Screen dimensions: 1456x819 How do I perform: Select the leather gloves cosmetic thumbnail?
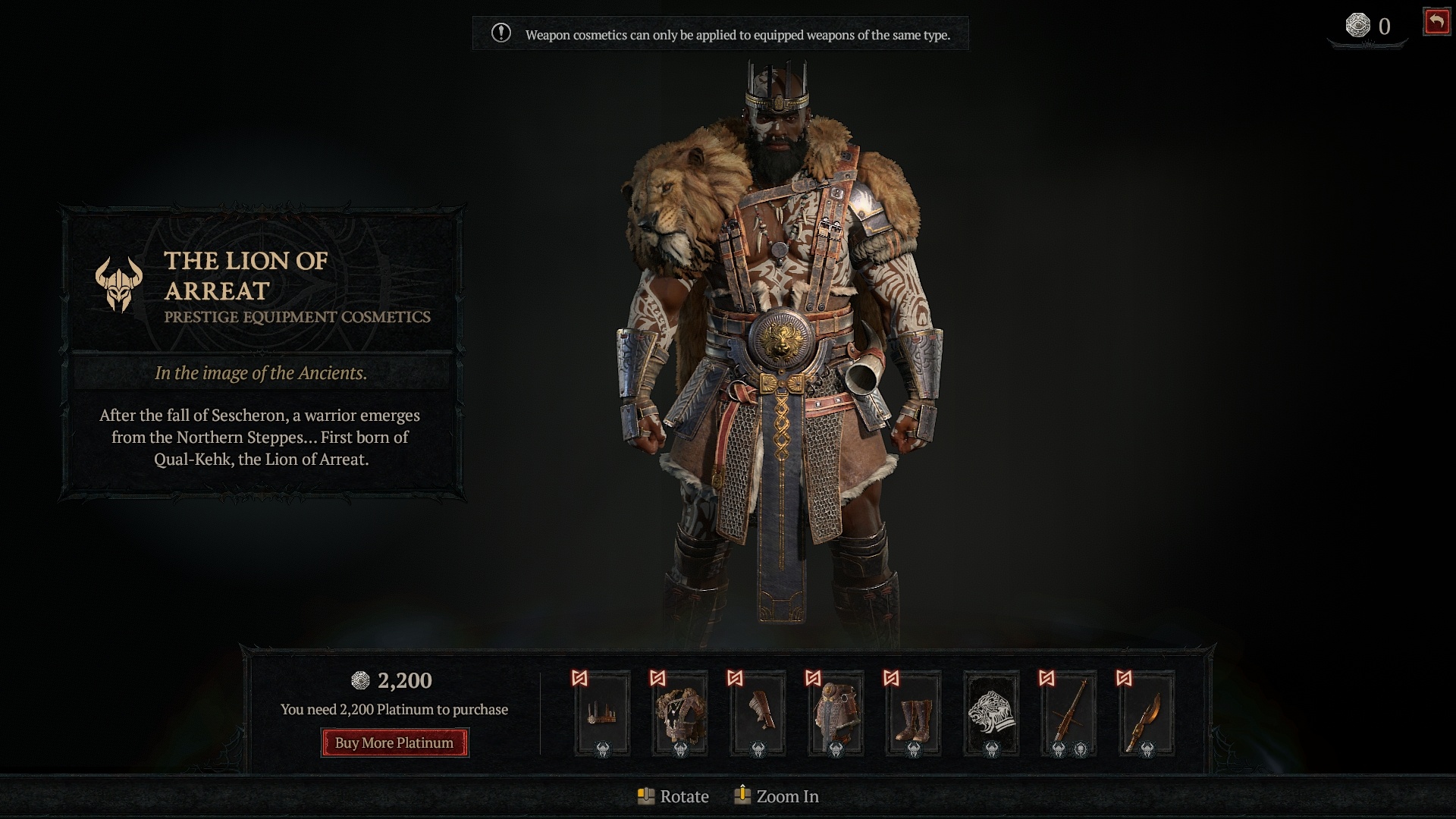point(758,713)
